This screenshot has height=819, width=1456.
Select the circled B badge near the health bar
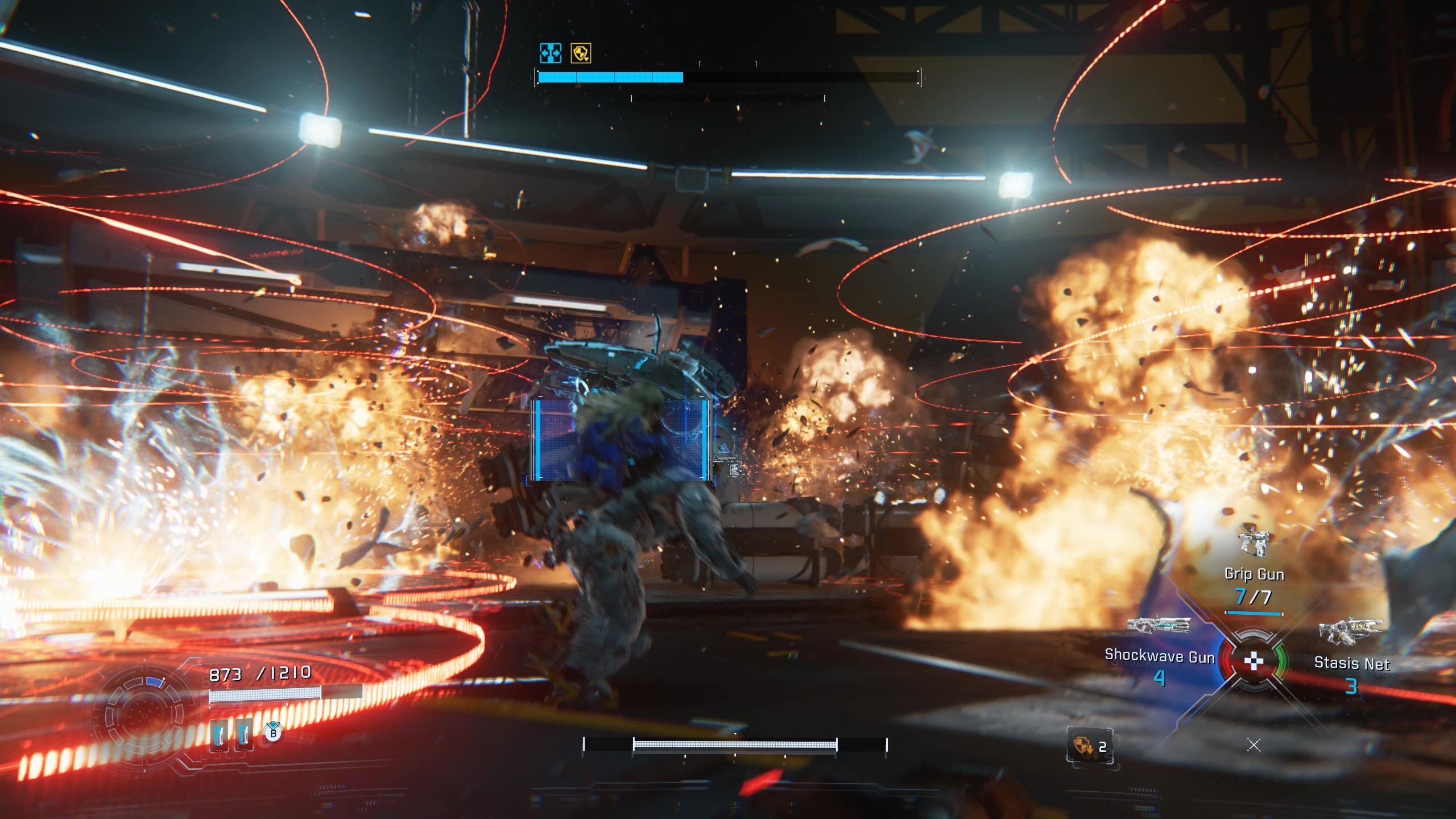(x=274, y=734)
